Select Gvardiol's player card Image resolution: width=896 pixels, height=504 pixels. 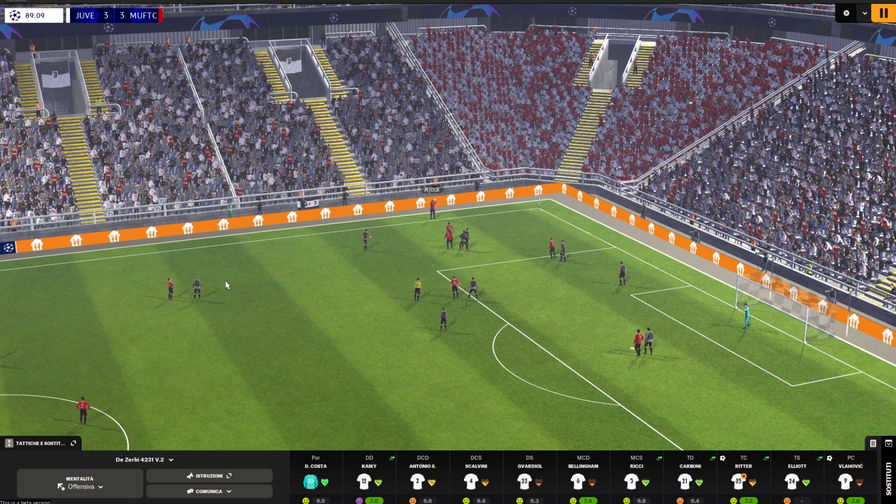(x=530, y=477)
